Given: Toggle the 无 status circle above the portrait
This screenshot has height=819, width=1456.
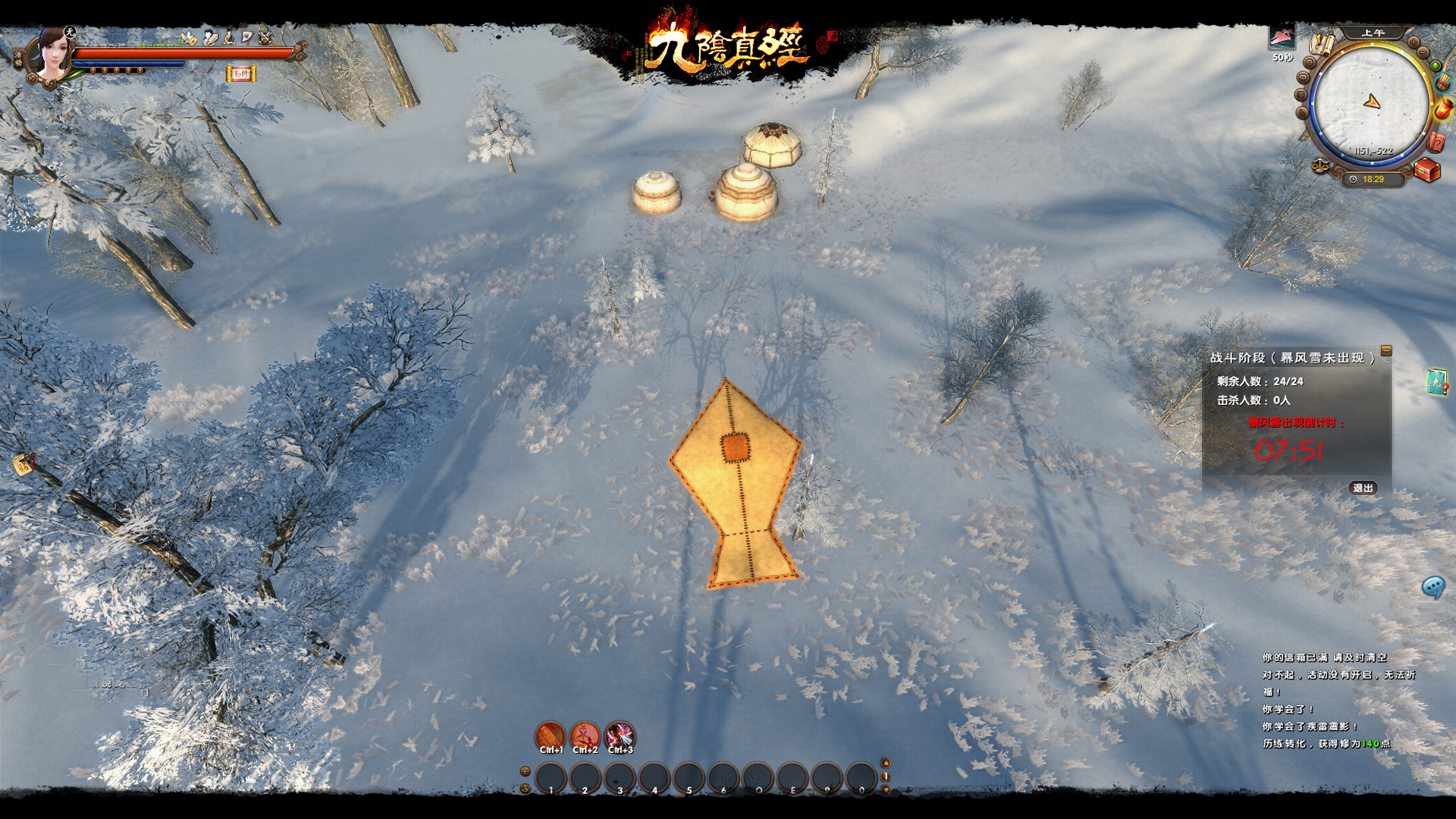Looking at the screenshot, I should (70, 31).
